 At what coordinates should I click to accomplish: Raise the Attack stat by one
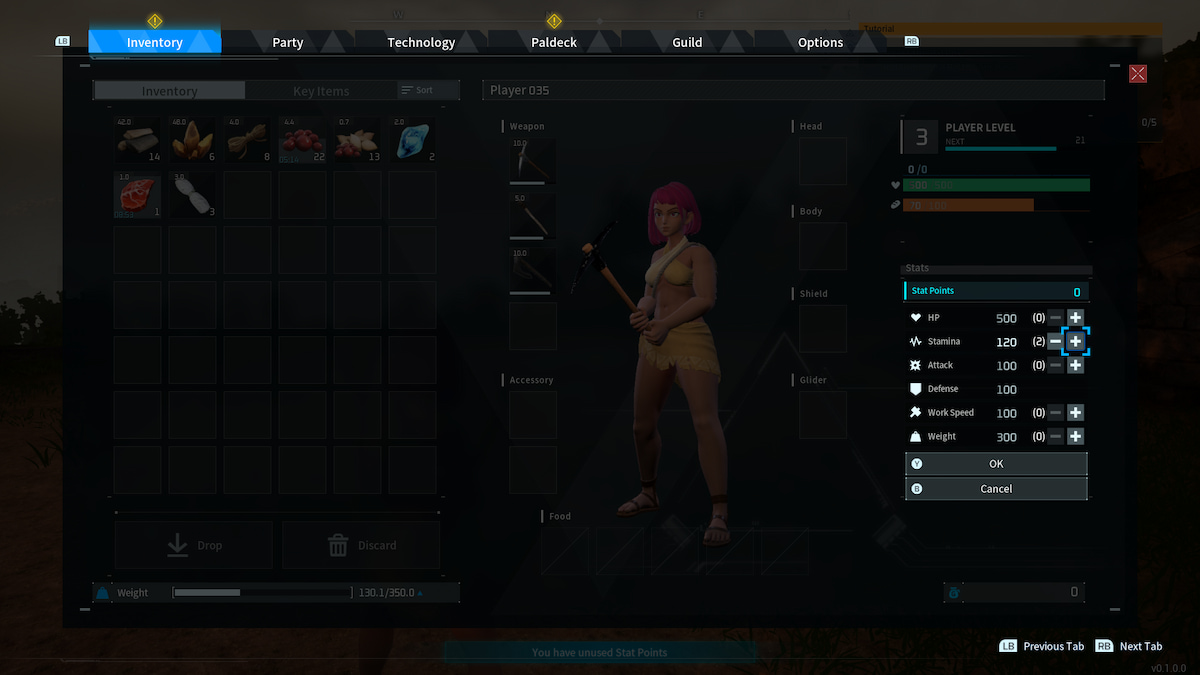[x=1075, y=365]
